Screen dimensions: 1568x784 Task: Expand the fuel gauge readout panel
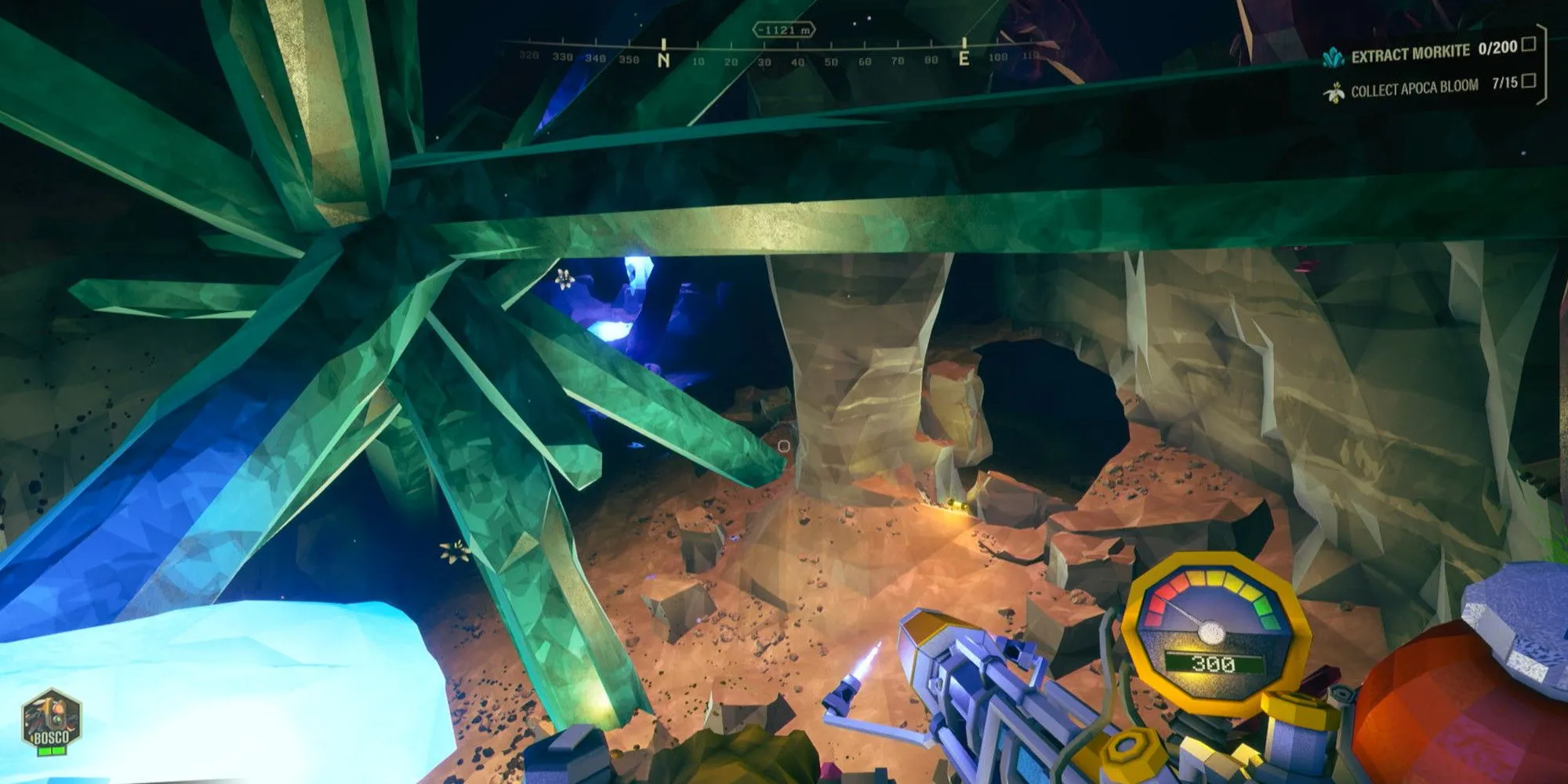point(1214,663)
